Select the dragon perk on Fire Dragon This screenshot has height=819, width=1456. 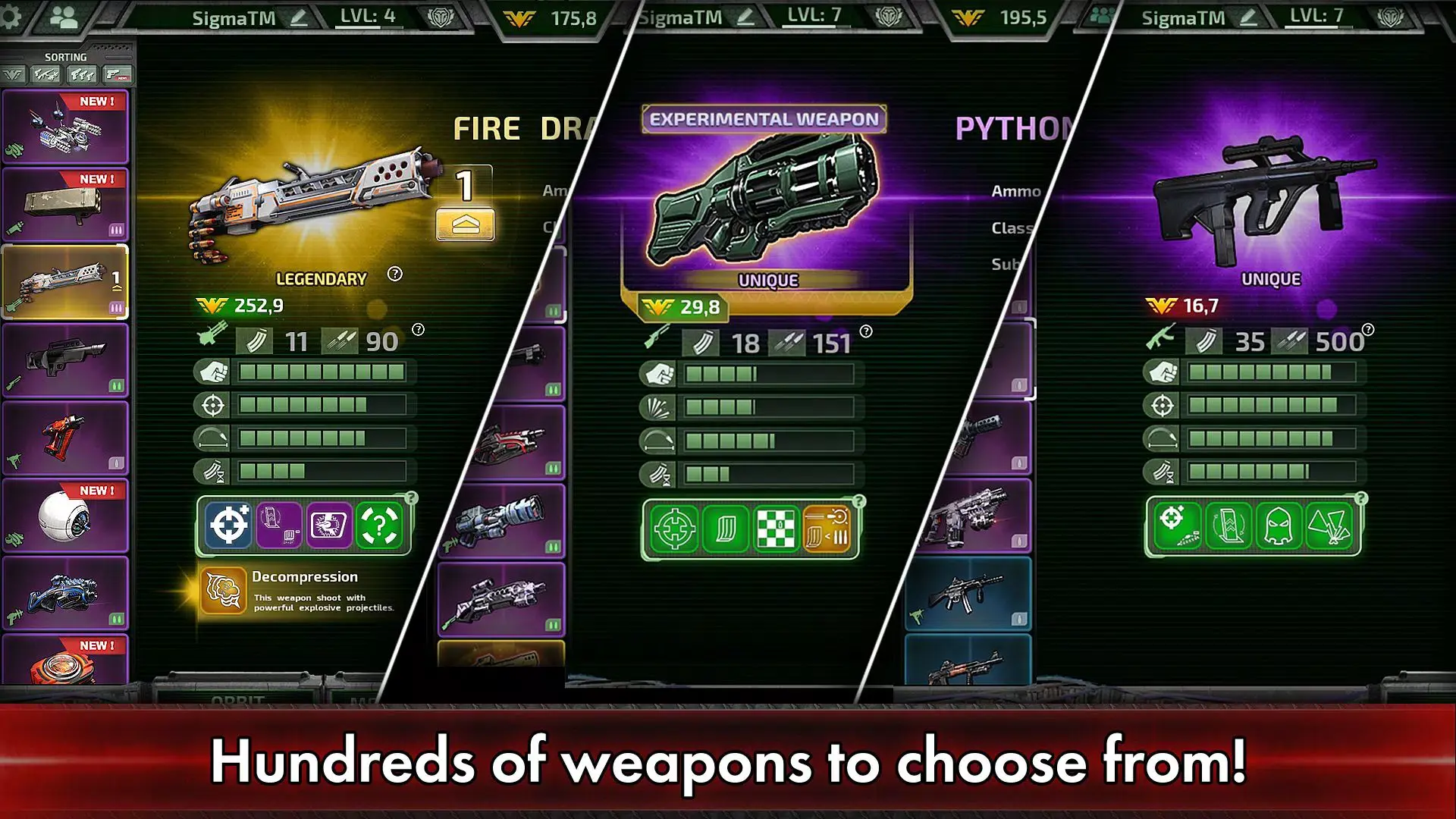[x=328, y=526]
